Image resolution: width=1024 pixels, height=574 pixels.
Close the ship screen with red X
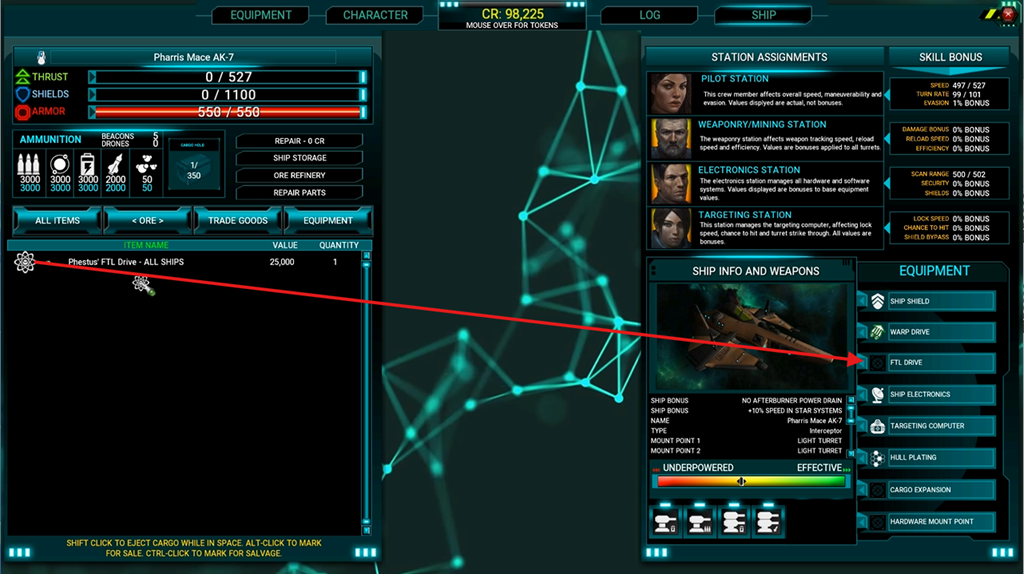tap(1008, 15)
